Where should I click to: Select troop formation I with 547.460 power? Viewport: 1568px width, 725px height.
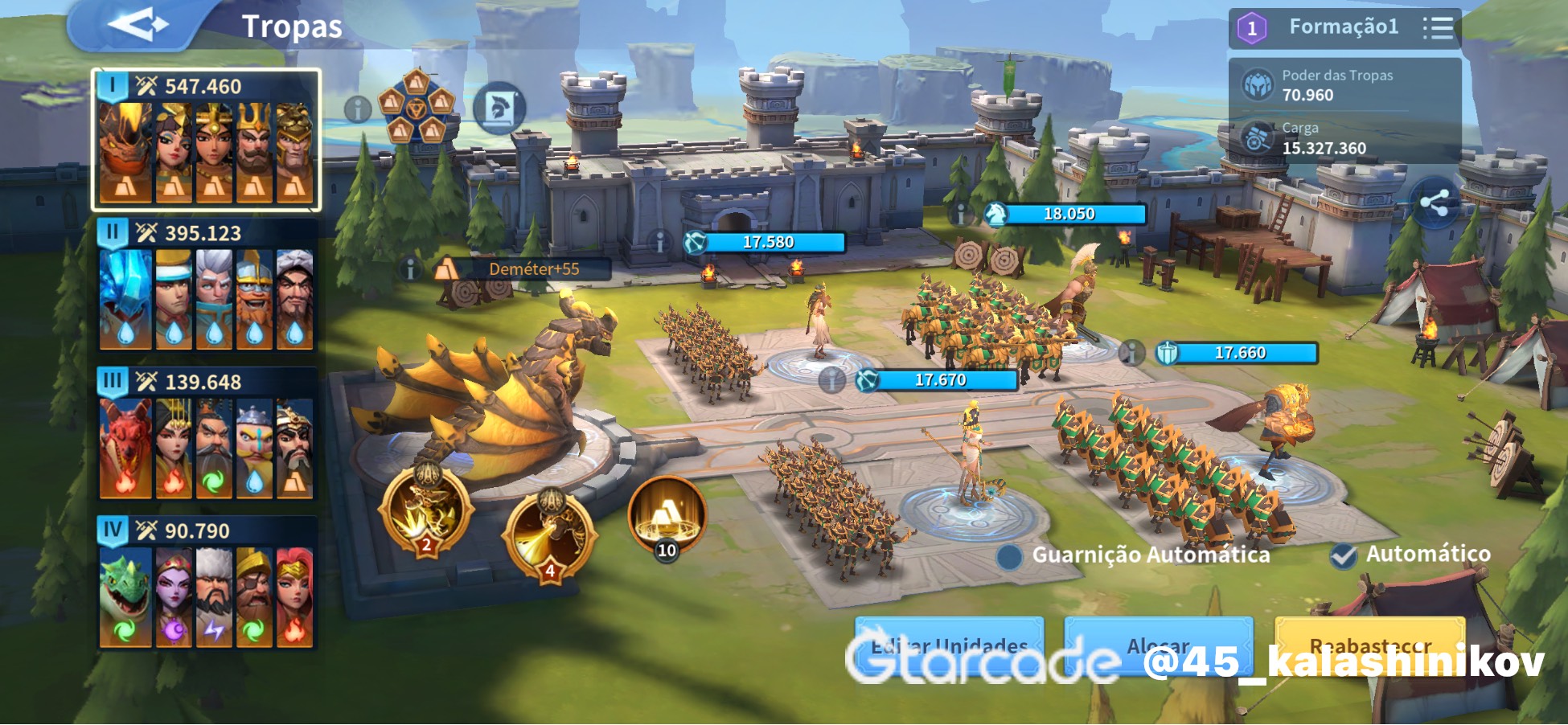206,141
